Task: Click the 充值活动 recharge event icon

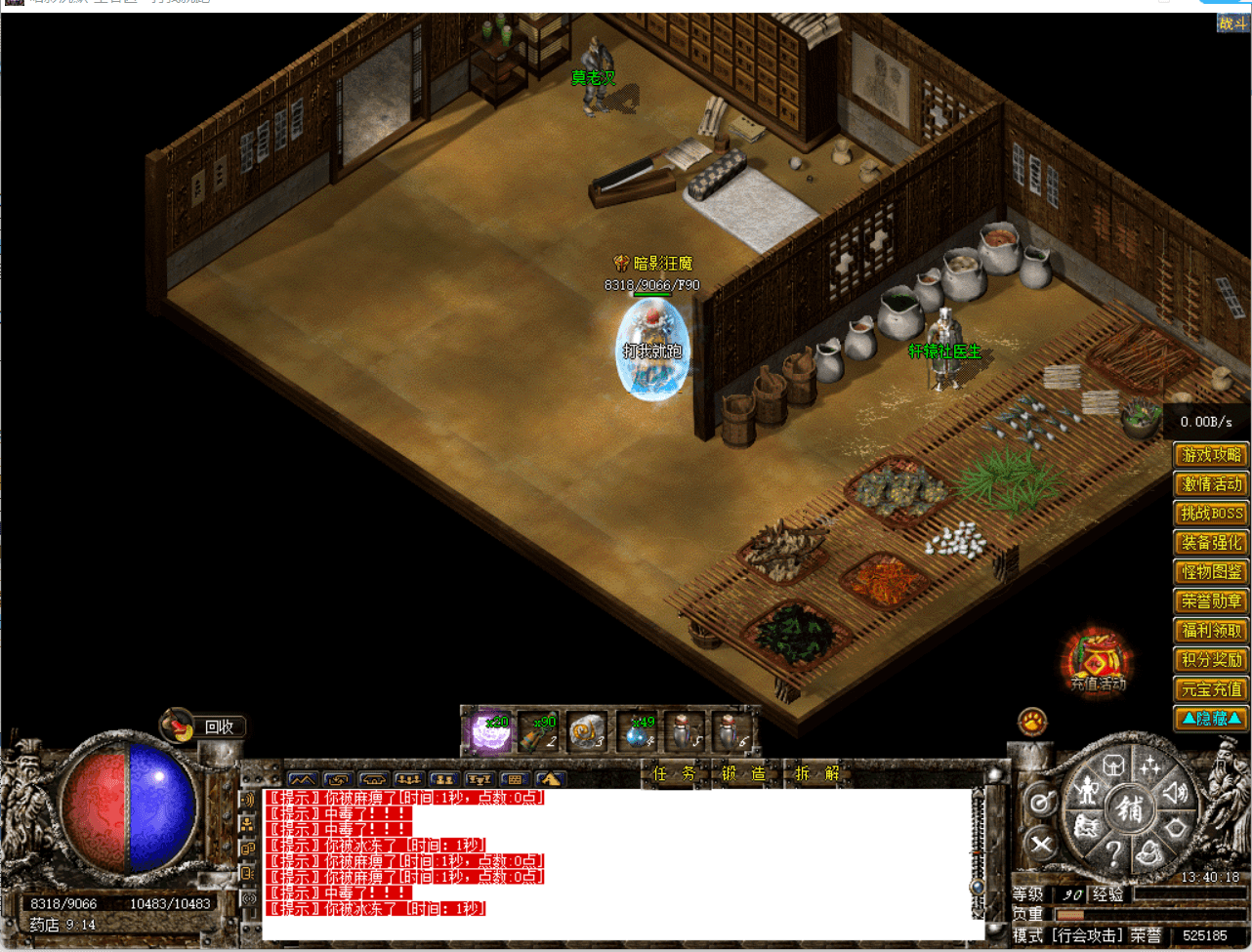Action: click(1098, 664)
